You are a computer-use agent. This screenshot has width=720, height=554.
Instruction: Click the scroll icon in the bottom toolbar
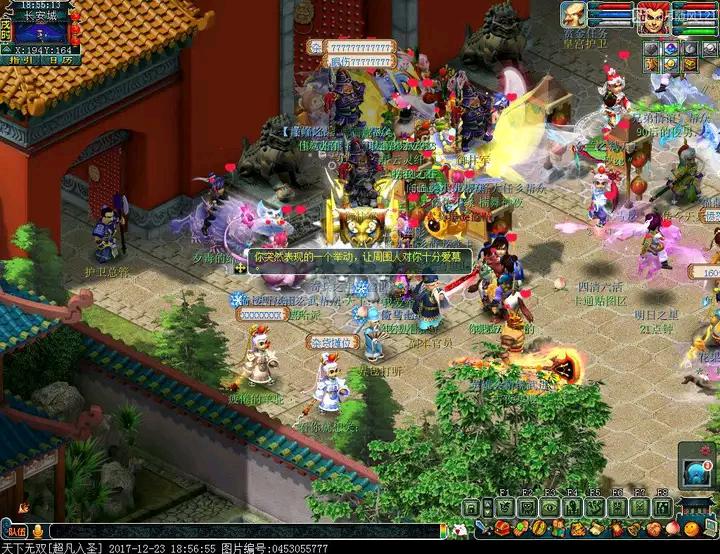point(597,528)
